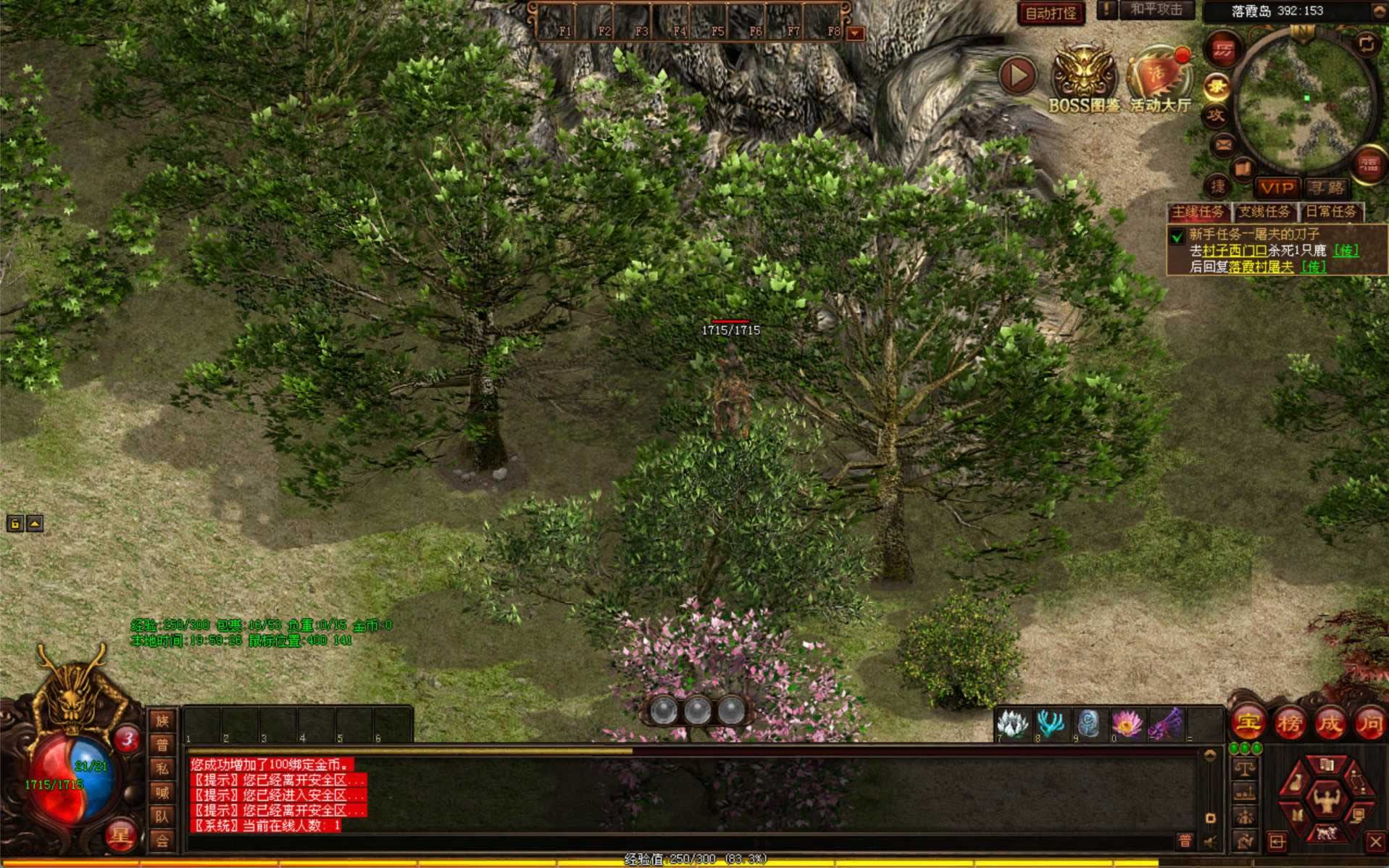Image resolution: width=1389 pixels, height=868 pixels.
Task: Toggle the 自动打怪 auto-fight button
Action: [x=1051, y=13]
